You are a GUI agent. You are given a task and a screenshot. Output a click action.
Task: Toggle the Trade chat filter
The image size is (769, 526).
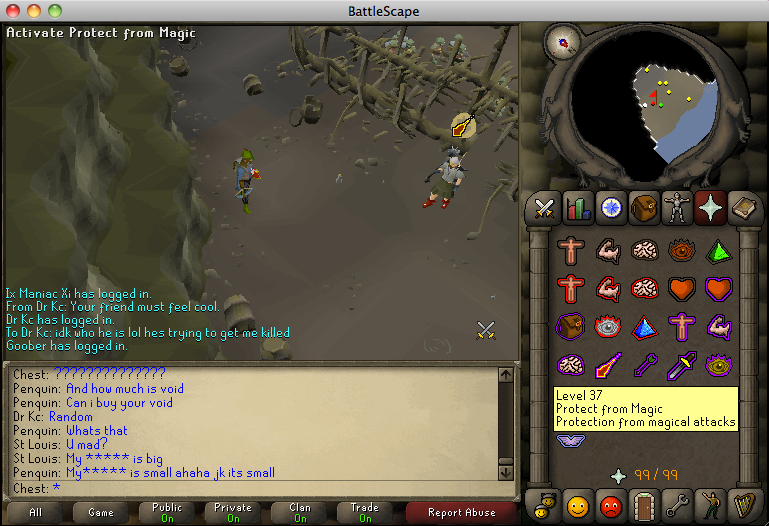pos(365,512)
